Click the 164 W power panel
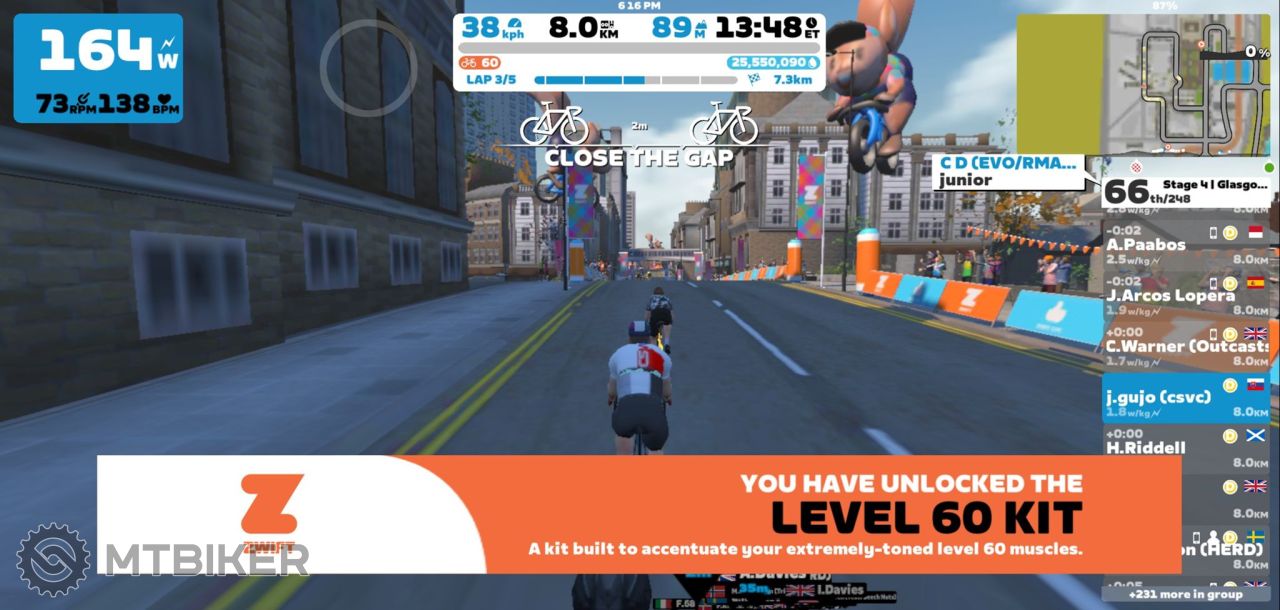Screen dimensions: 1280x610 [x=98, y=68]
